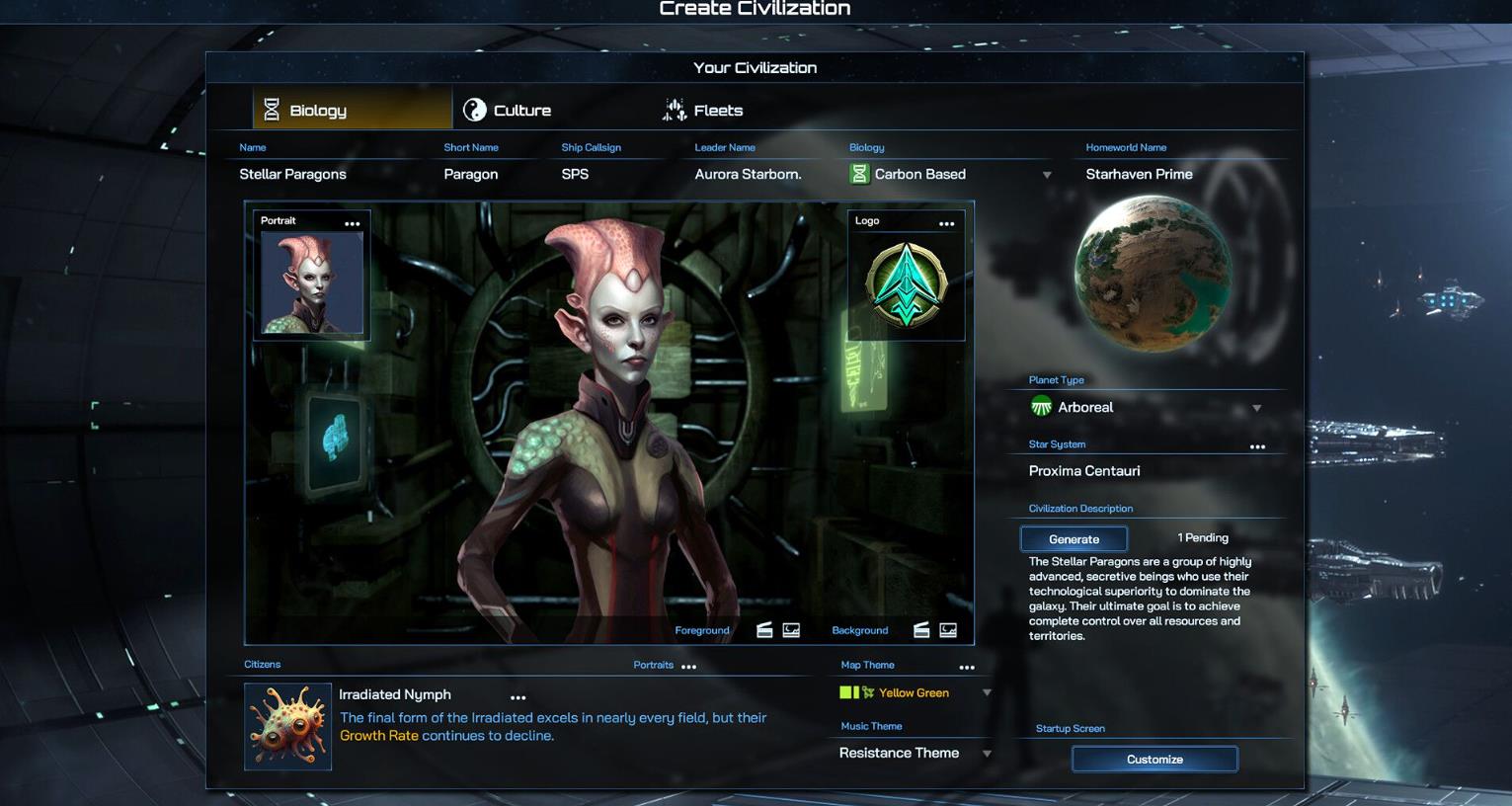Click the Arboreal planet type icon

point(1041,406)
